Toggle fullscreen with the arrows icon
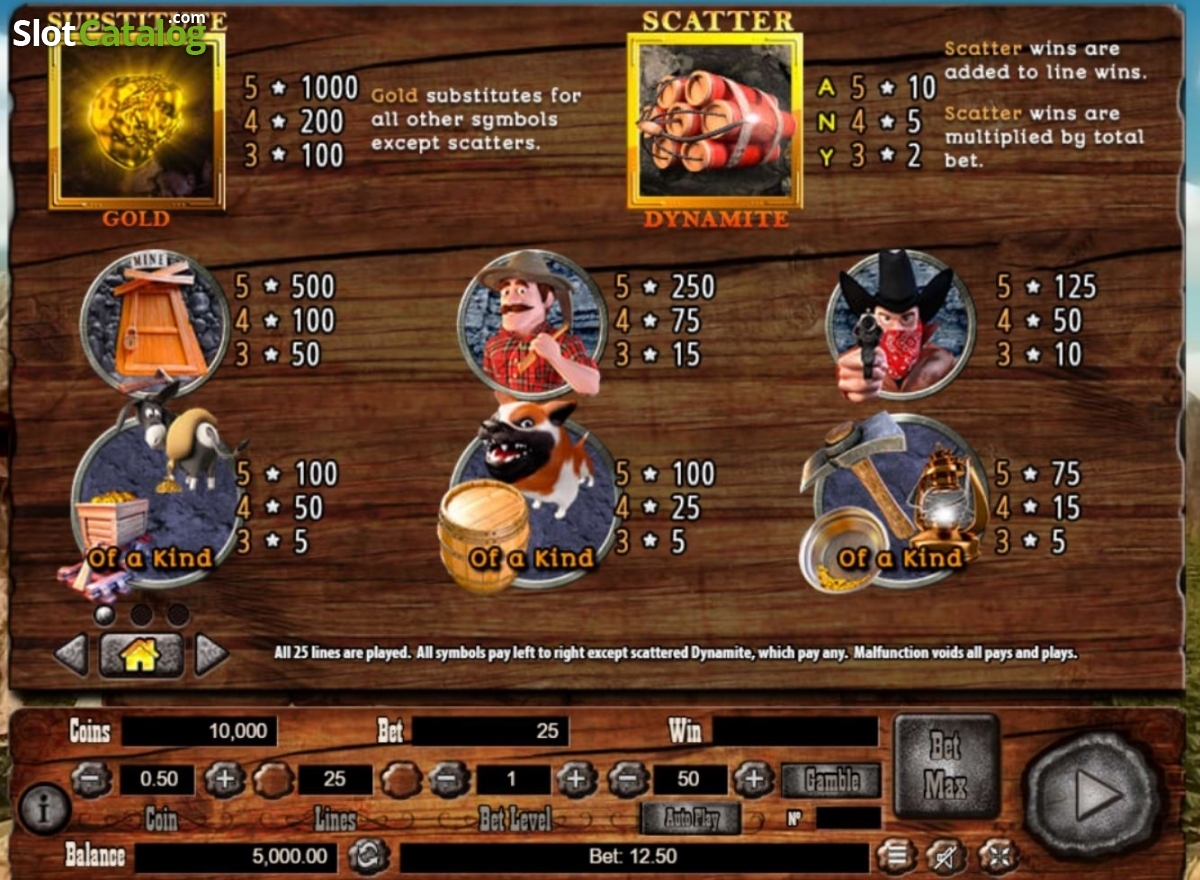The width and height of the screenshot is (1200, 880). pos(996,856)
